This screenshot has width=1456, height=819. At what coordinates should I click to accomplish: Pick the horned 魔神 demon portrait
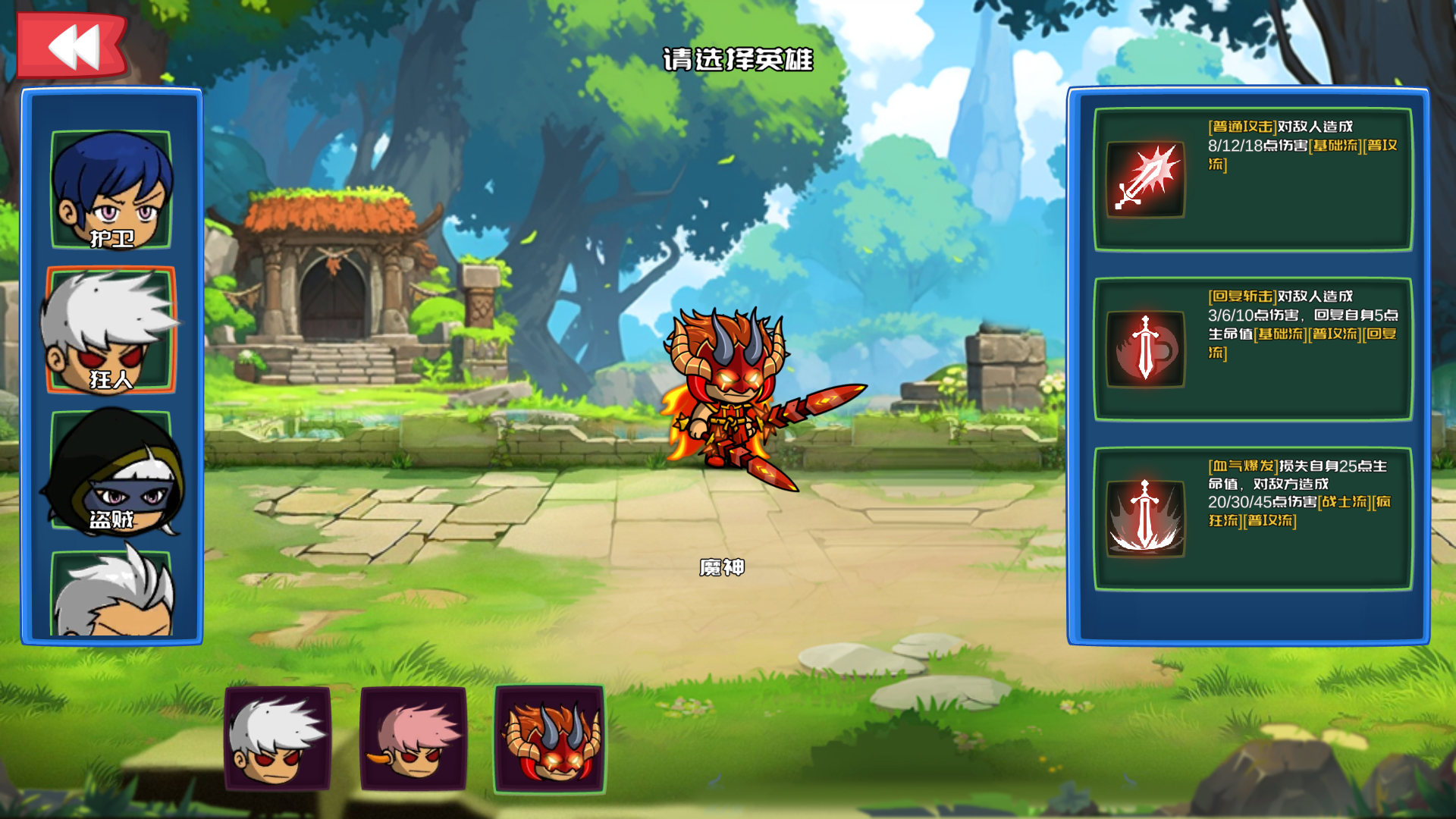[550, 739]
